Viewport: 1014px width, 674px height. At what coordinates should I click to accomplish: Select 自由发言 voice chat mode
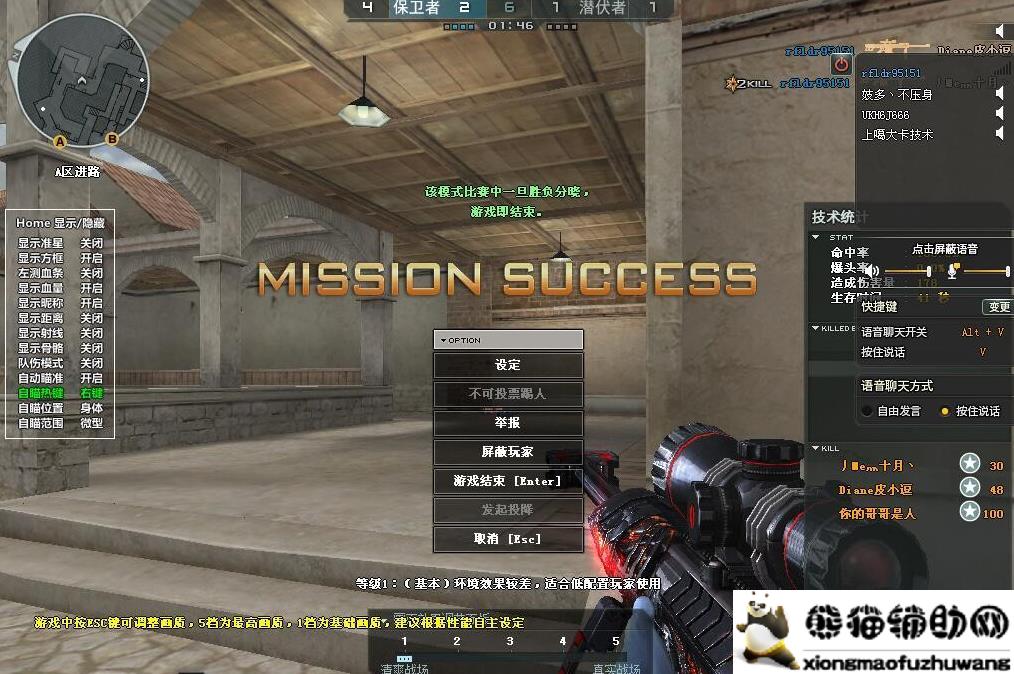pyautogui.click(x=866, y=411)
